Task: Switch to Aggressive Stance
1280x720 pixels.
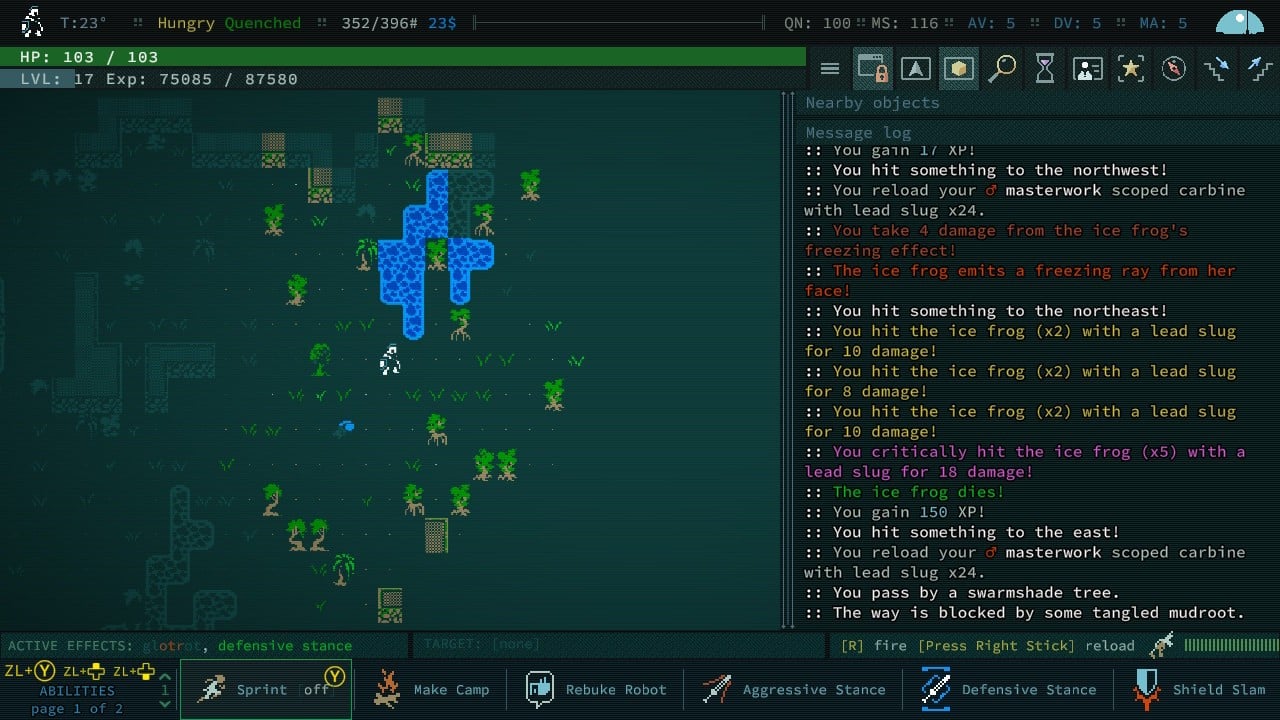Action: tap(794, 689)
